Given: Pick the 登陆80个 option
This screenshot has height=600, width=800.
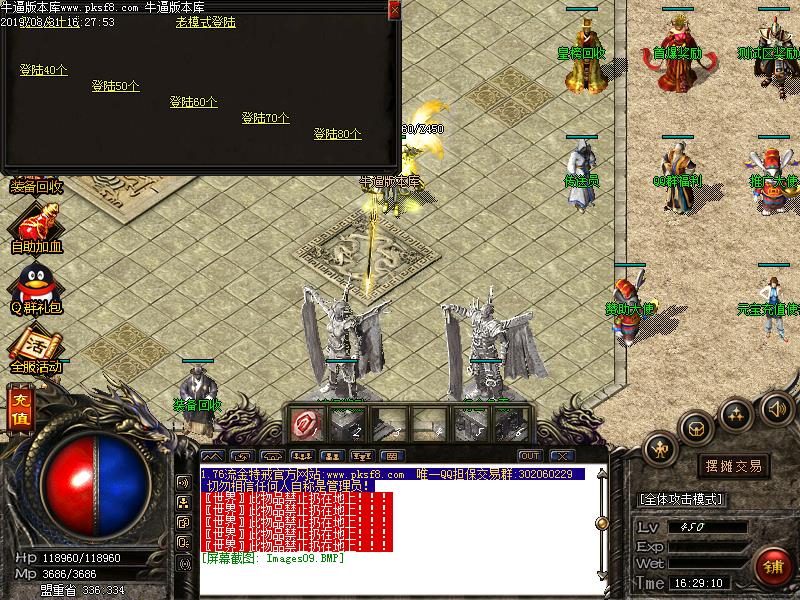Looking at the screenshot, I should coord(337,134).
